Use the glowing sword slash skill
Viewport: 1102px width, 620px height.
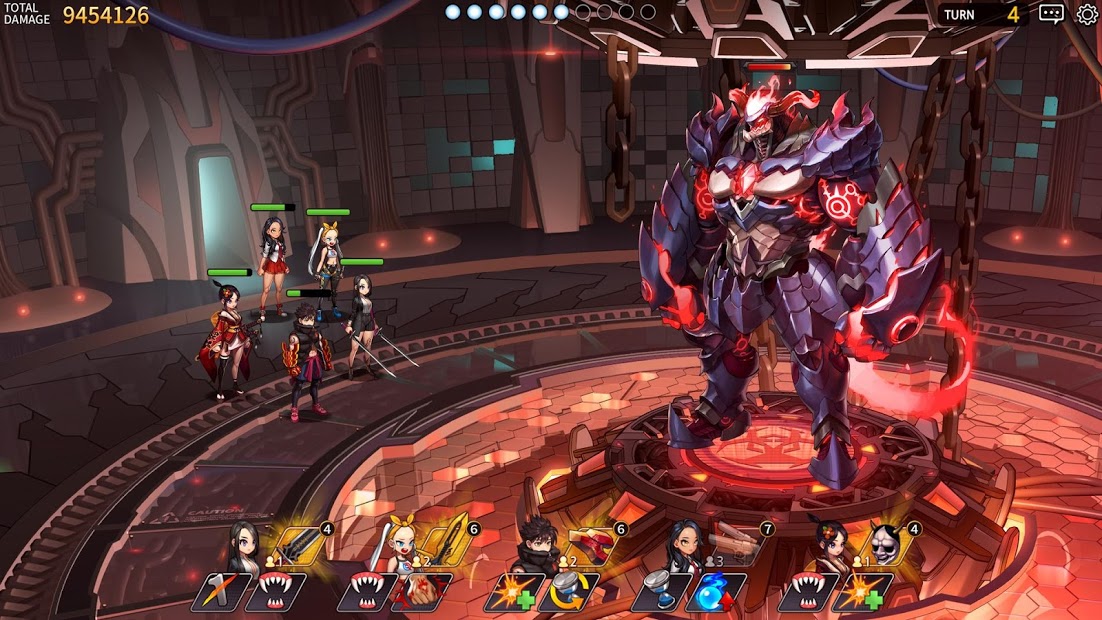220,591
